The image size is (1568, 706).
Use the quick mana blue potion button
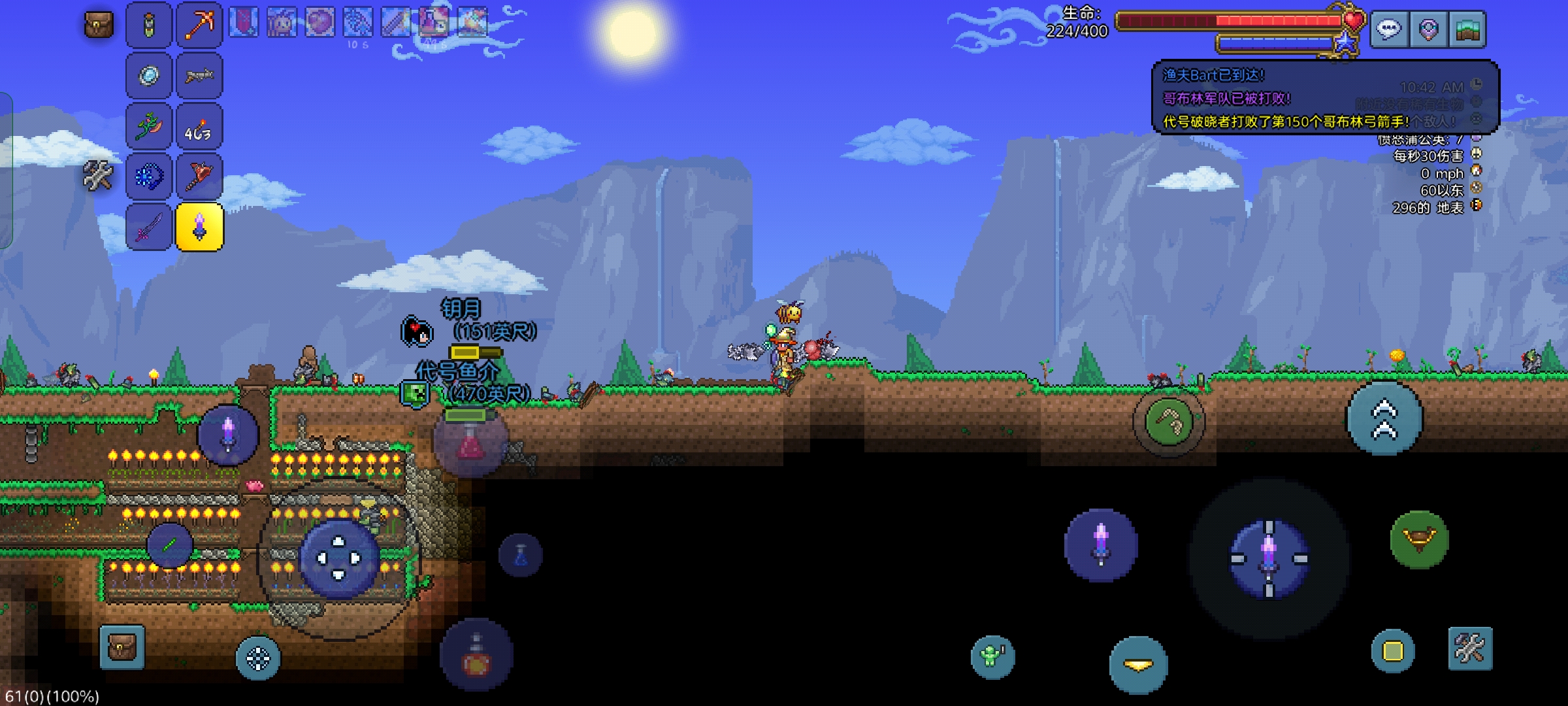[521, 556]
